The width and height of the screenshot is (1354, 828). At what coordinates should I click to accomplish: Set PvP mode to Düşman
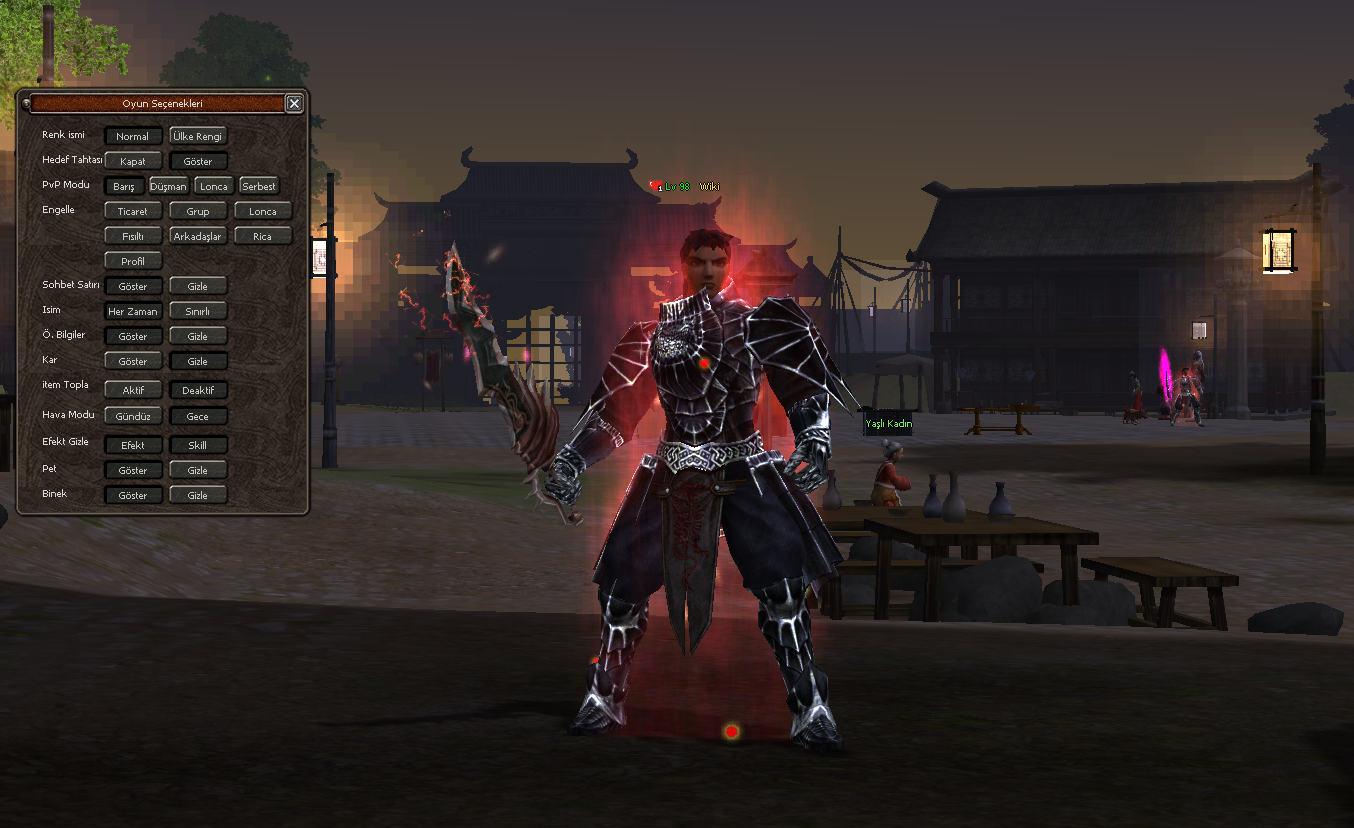click(x=168, y=186)
